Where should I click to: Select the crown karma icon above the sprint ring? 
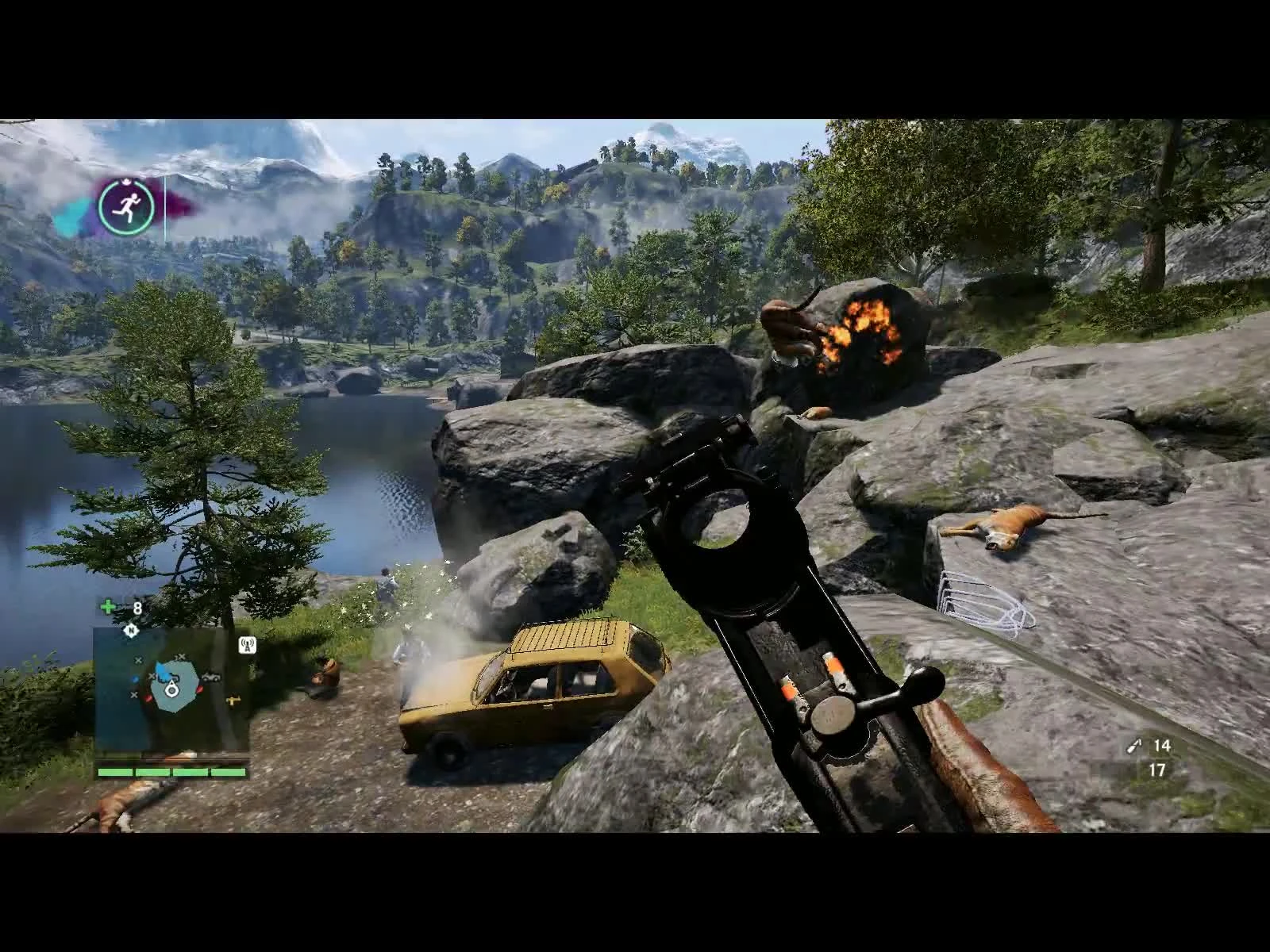point(126,181)
